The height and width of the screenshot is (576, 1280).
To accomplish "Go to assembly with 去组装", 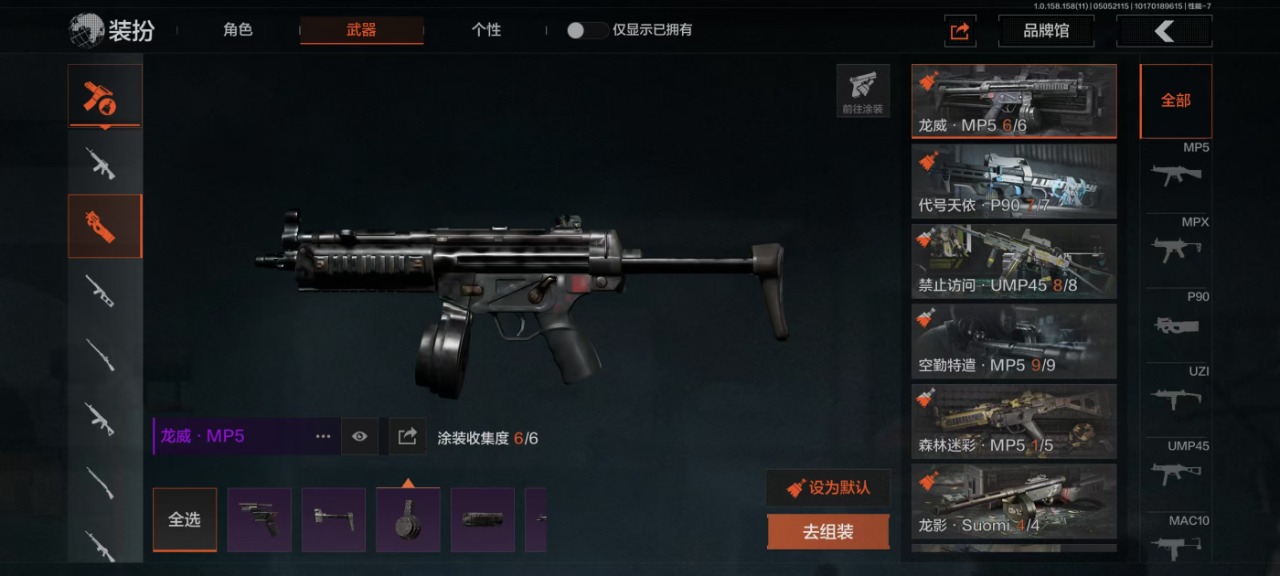I will (x=828, y=532).
